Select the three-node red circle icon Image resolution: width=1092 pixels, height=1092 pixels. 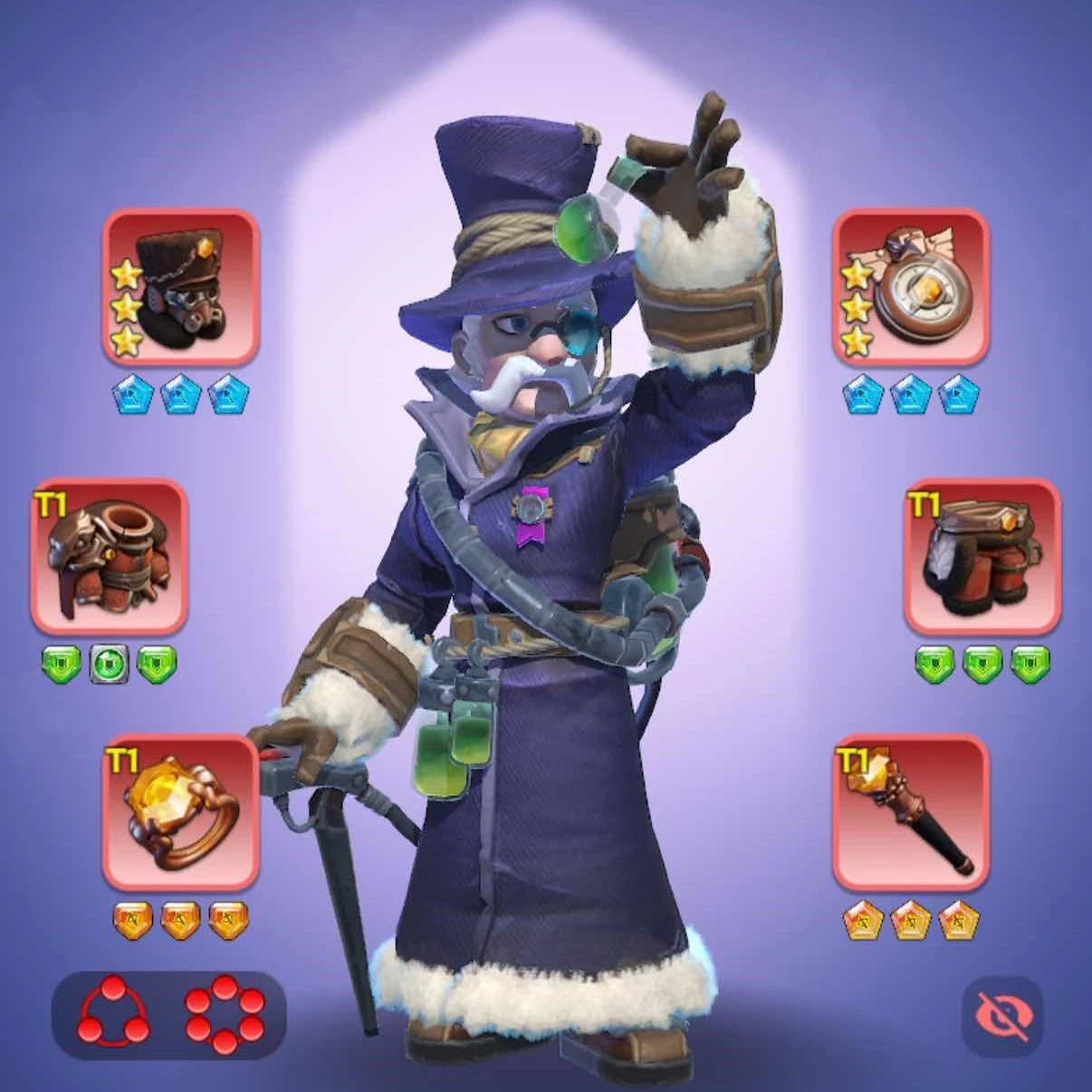[x=112, y=1014]
